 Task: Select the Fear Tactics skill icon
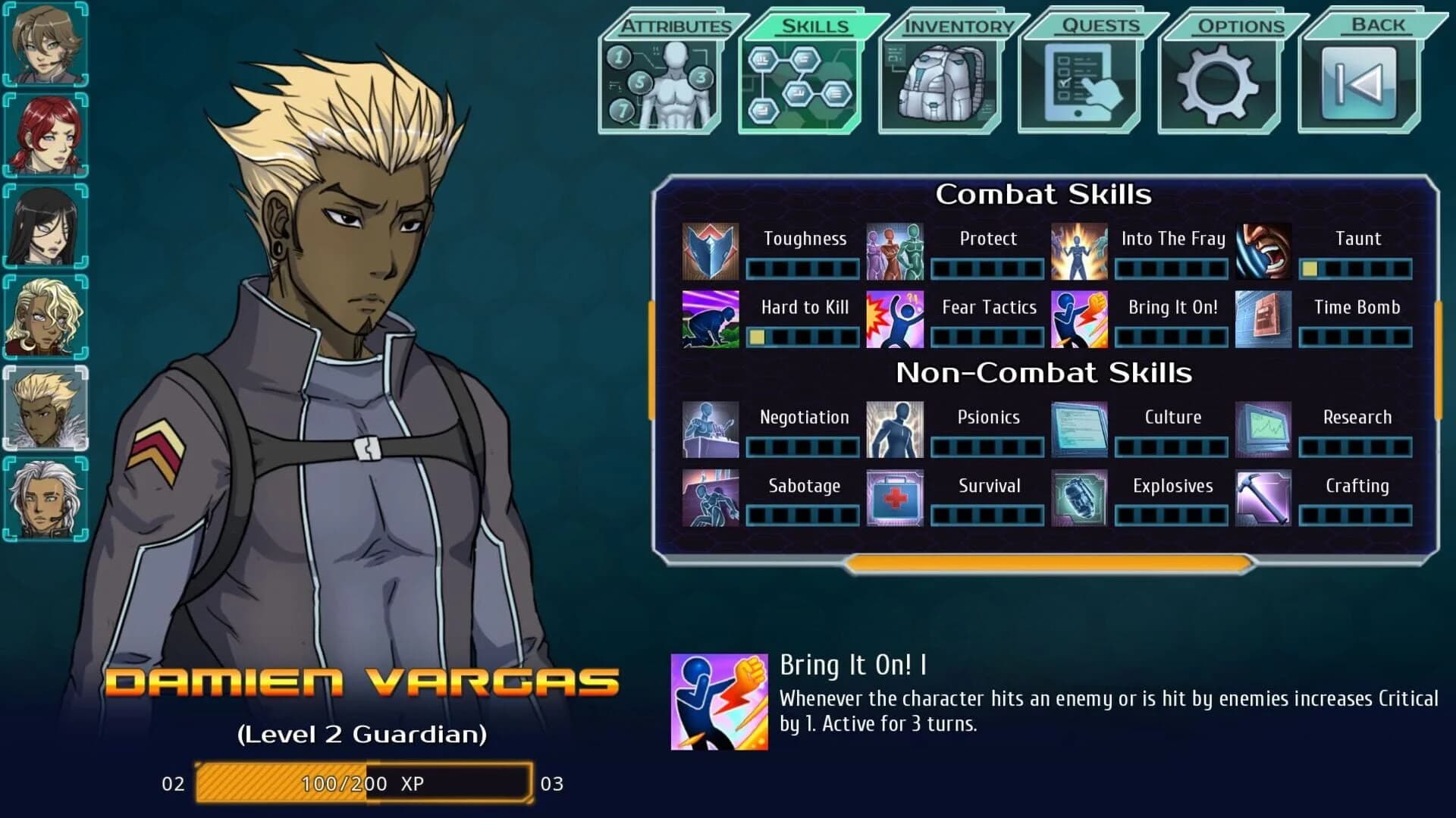pyautogui.click(x=895, y=320)
